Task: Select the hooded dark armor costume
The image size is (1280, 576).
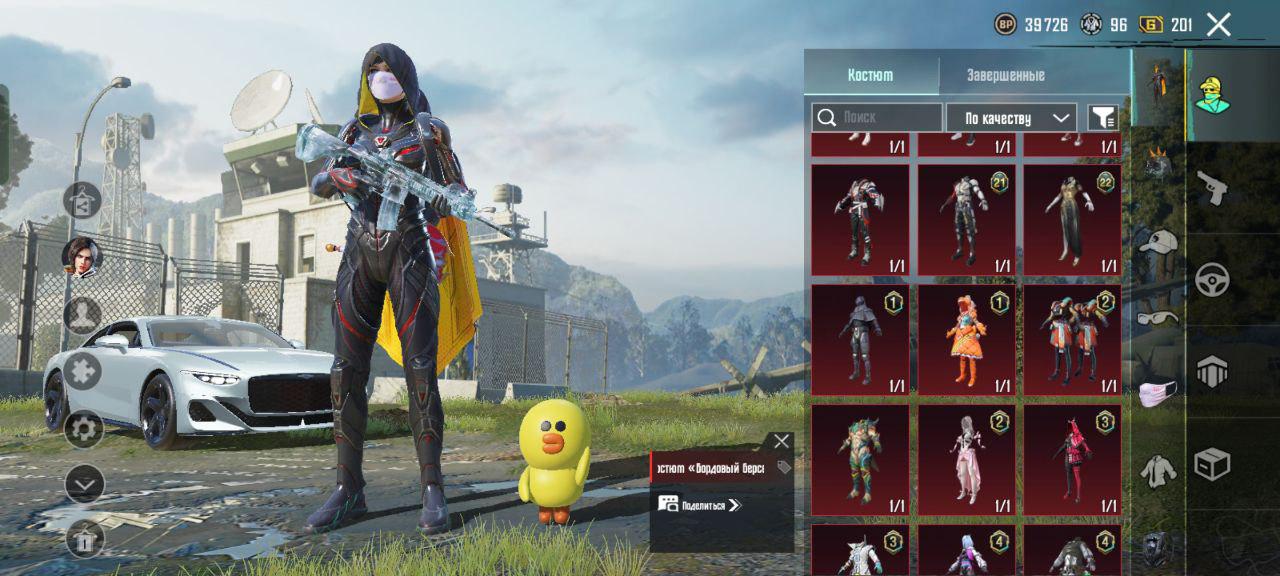Action: [860, 339]
